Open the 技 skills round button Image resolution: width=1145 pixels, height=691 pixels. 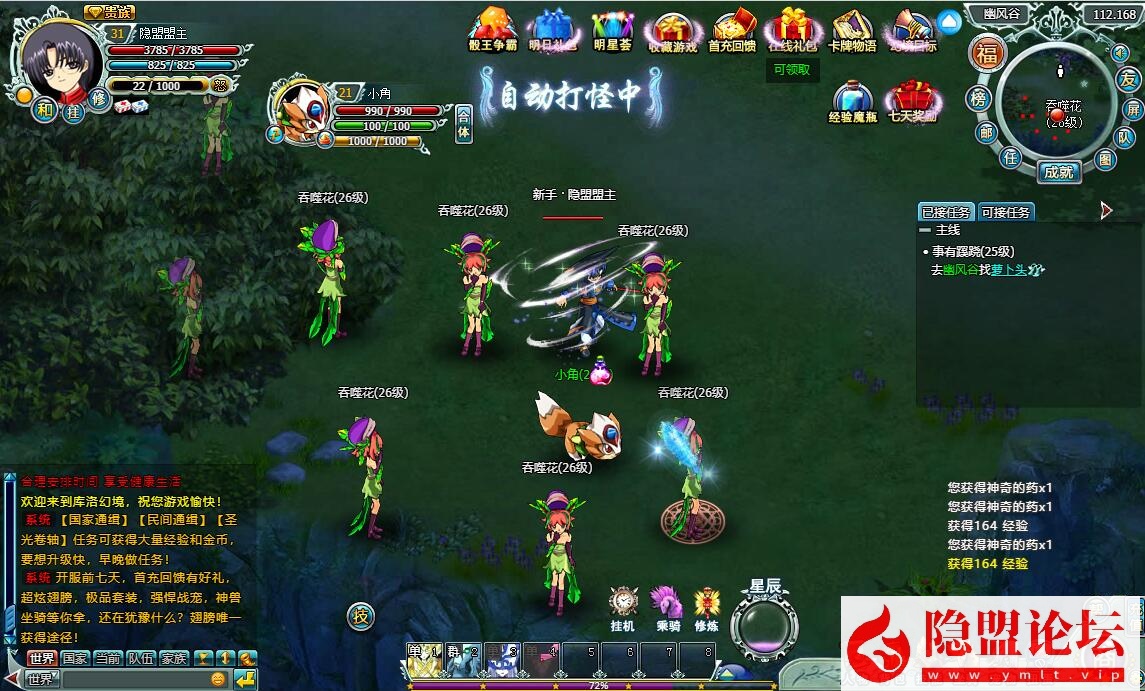(x=361, y=615)
